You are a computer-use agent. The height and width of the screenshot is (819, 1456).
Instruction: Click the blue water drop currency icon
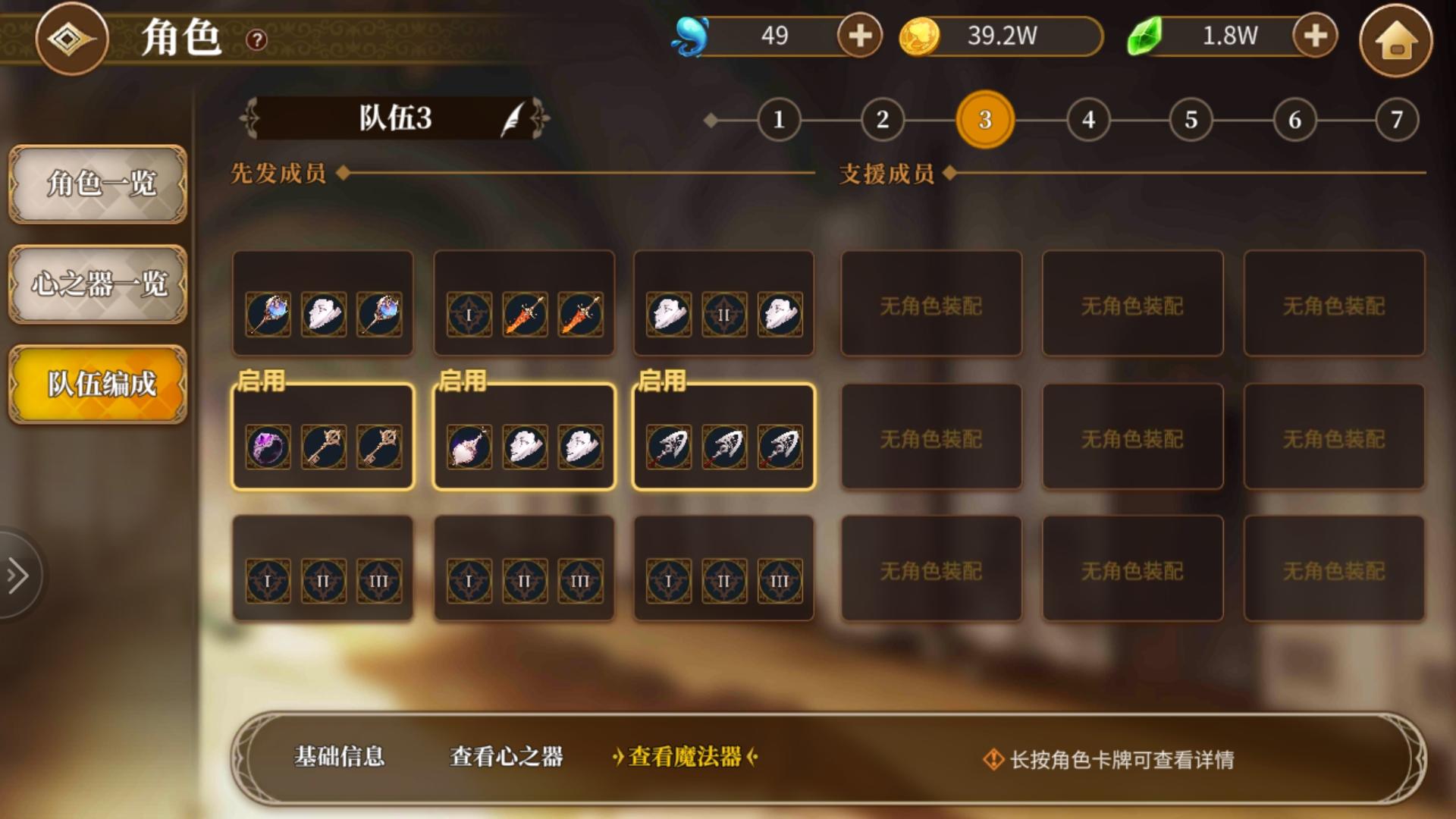pyautogui.click(x=692, y=35)
